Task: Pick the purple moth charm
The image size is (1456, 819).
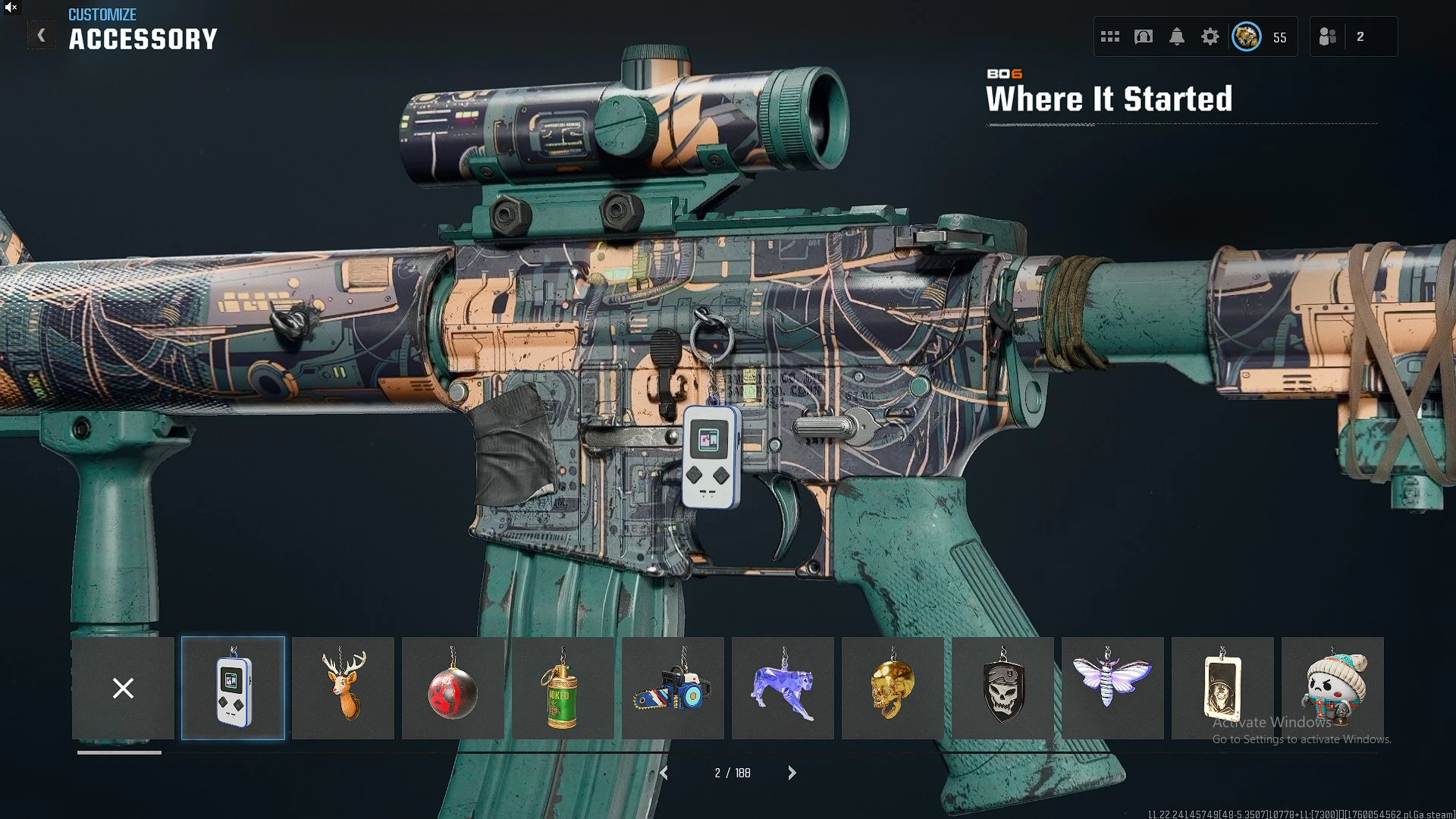Action: click(x=1112, y=688)
